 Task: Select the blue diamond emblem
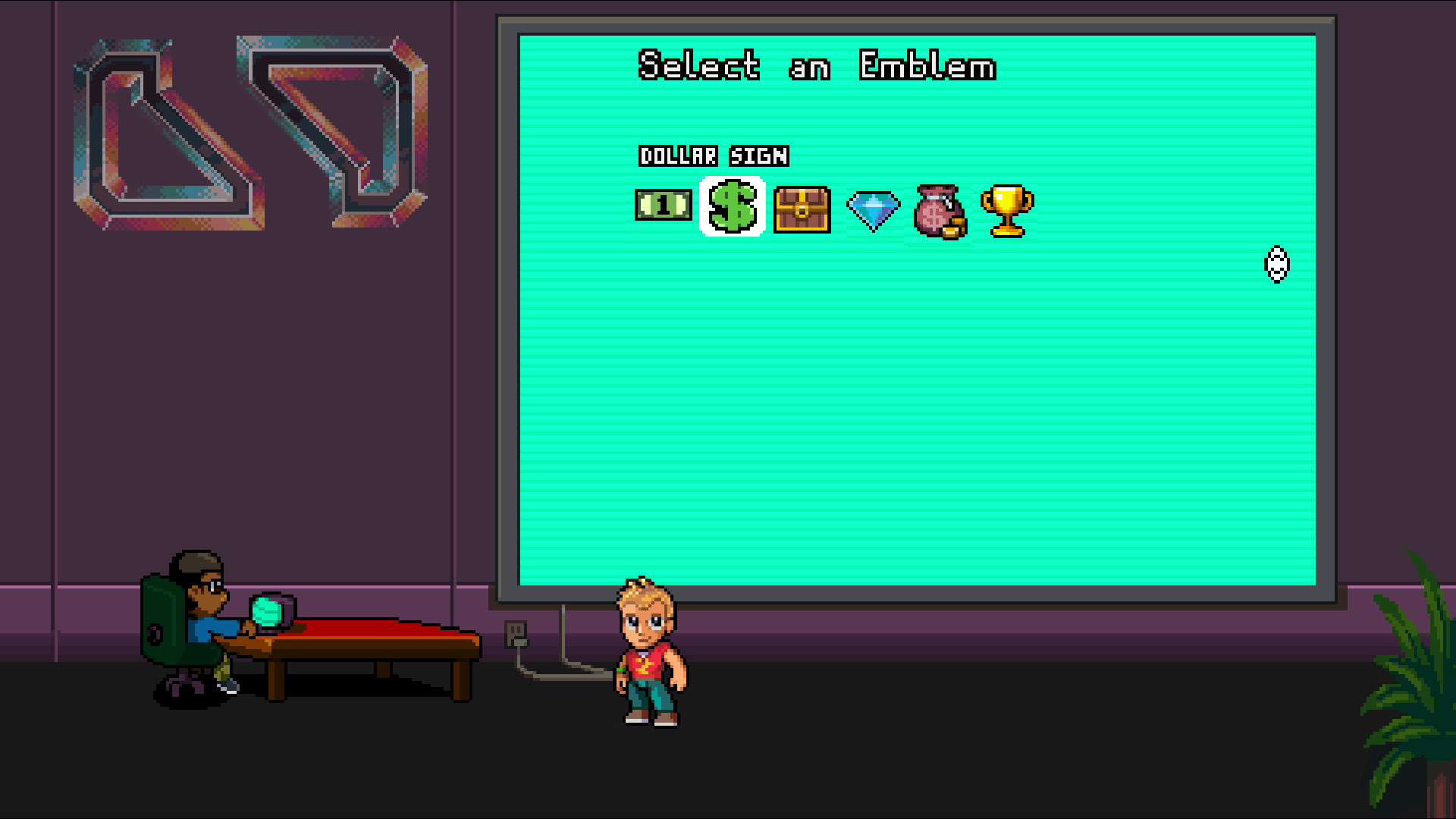pos(874,211)
